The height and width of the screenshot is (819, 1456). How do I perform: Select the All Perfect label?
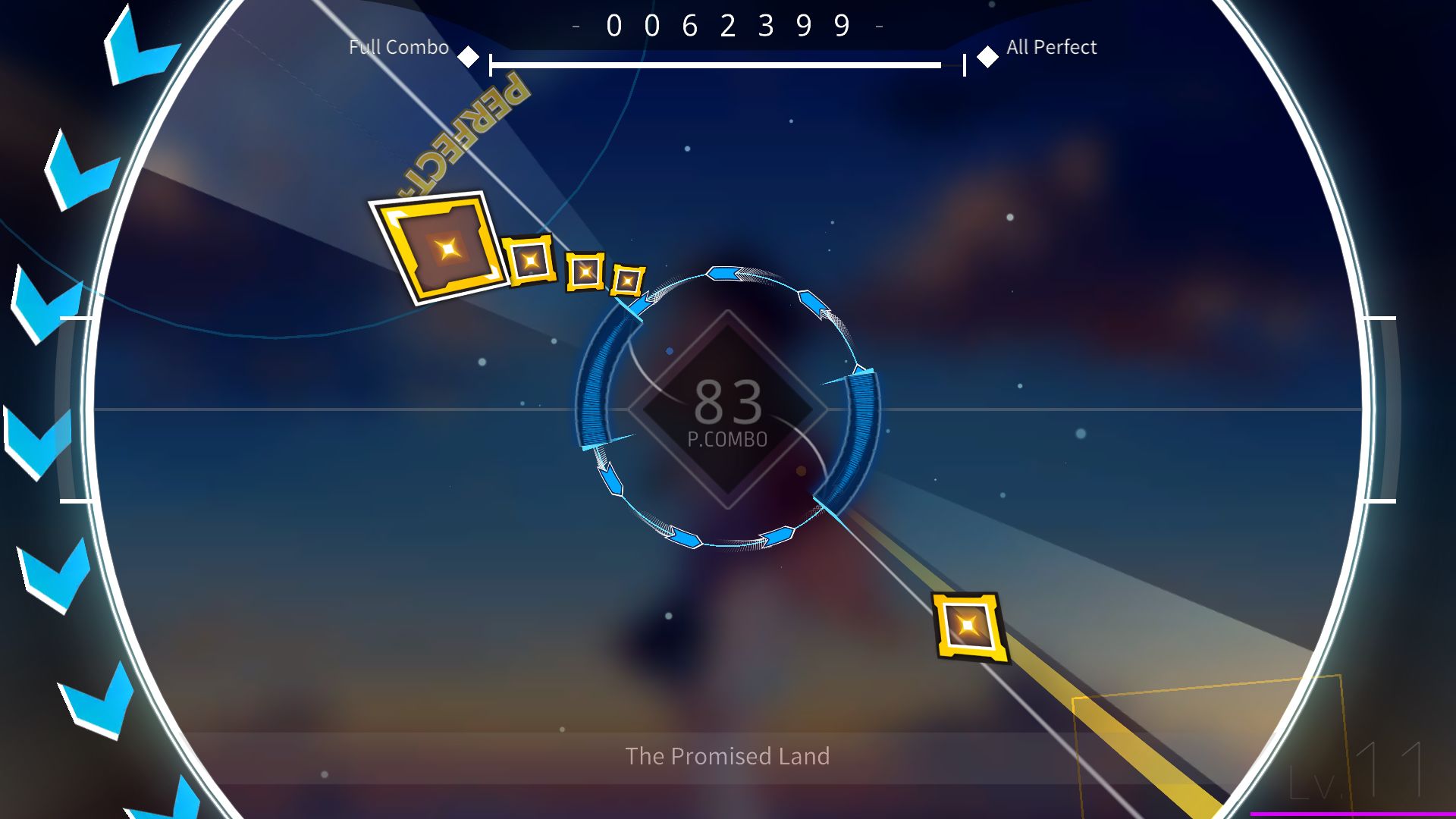click(1050, 47)
